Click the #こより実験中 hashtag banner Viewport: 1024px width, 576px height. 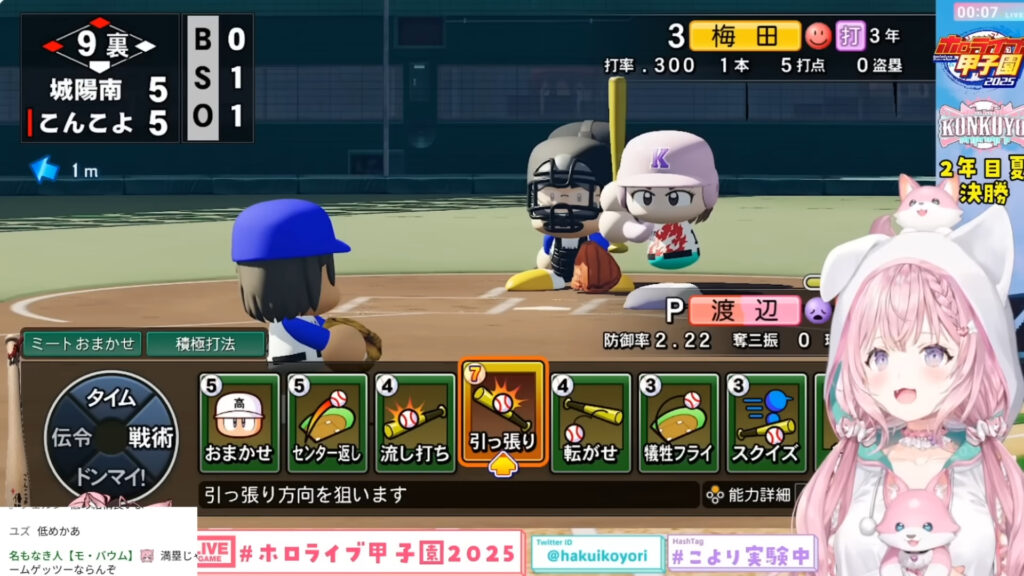726,554
